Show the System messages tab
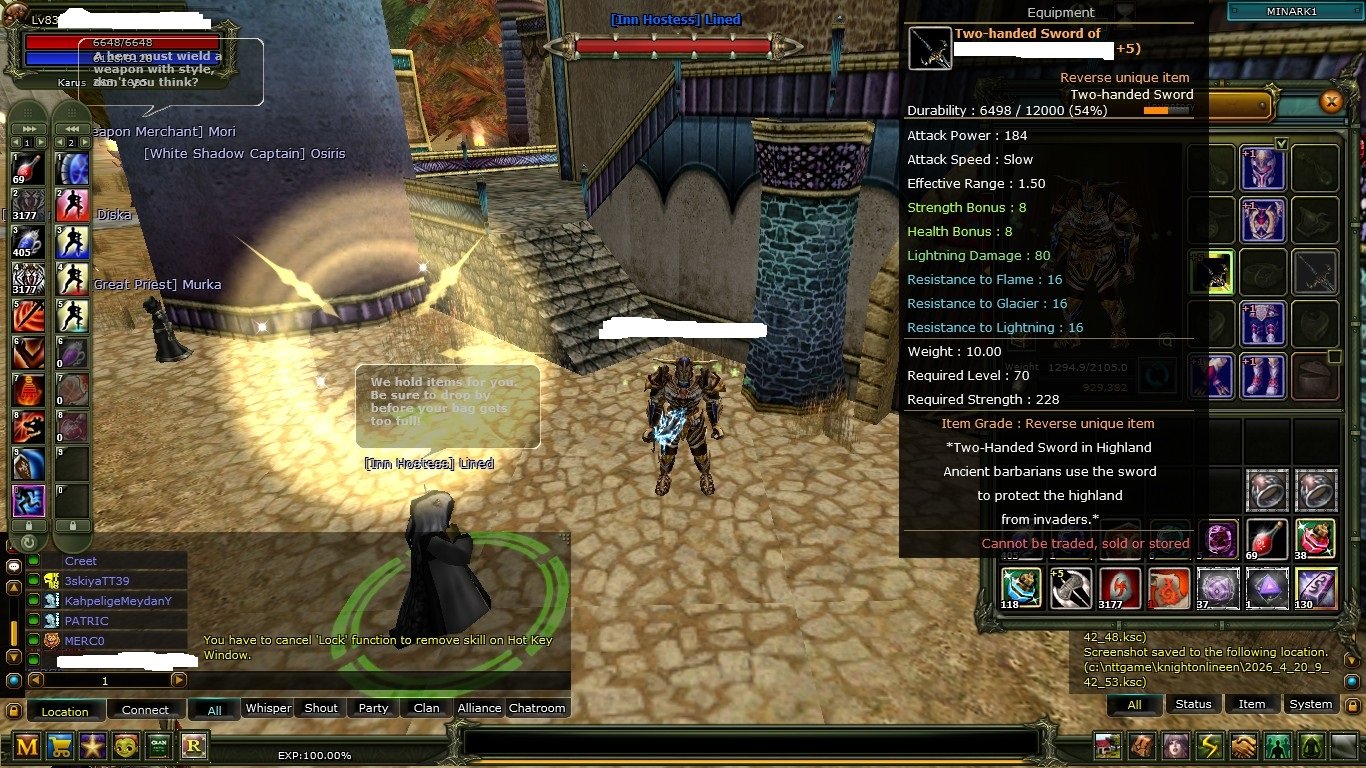This screenshot has height=768, width=1366. pos(1310,704)
